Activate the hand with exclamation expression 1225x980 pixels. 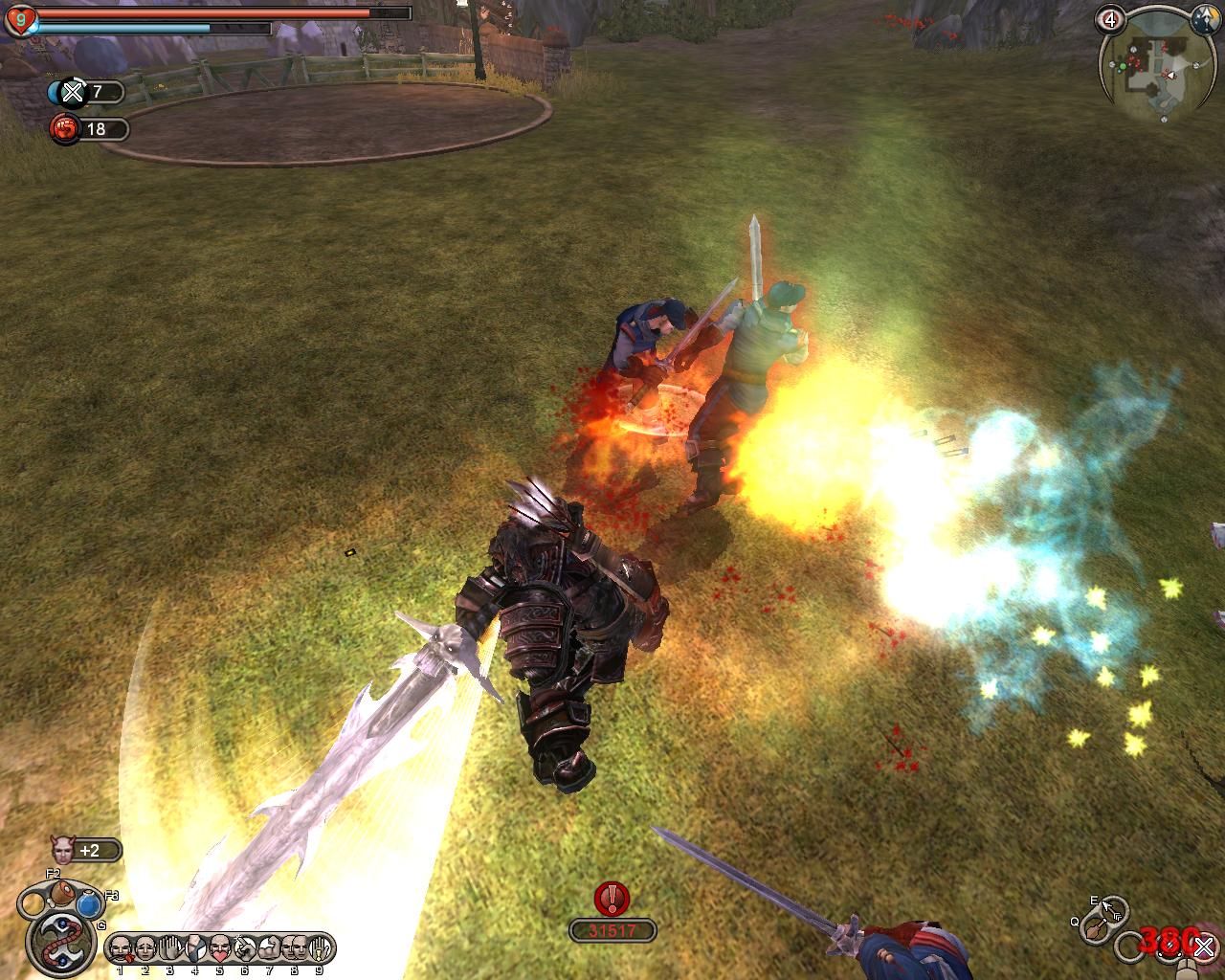point(320,948)
